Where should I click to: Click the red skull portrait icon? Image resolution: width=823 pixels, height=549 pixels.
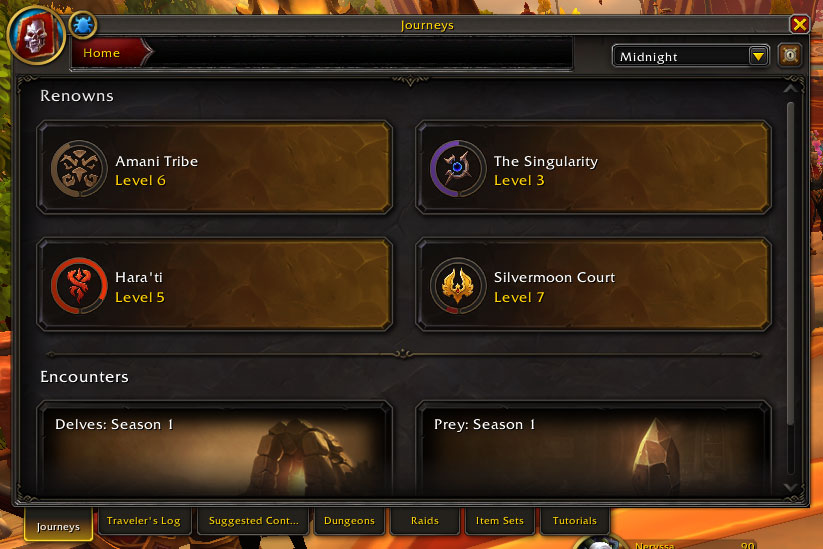pos(36,35)
